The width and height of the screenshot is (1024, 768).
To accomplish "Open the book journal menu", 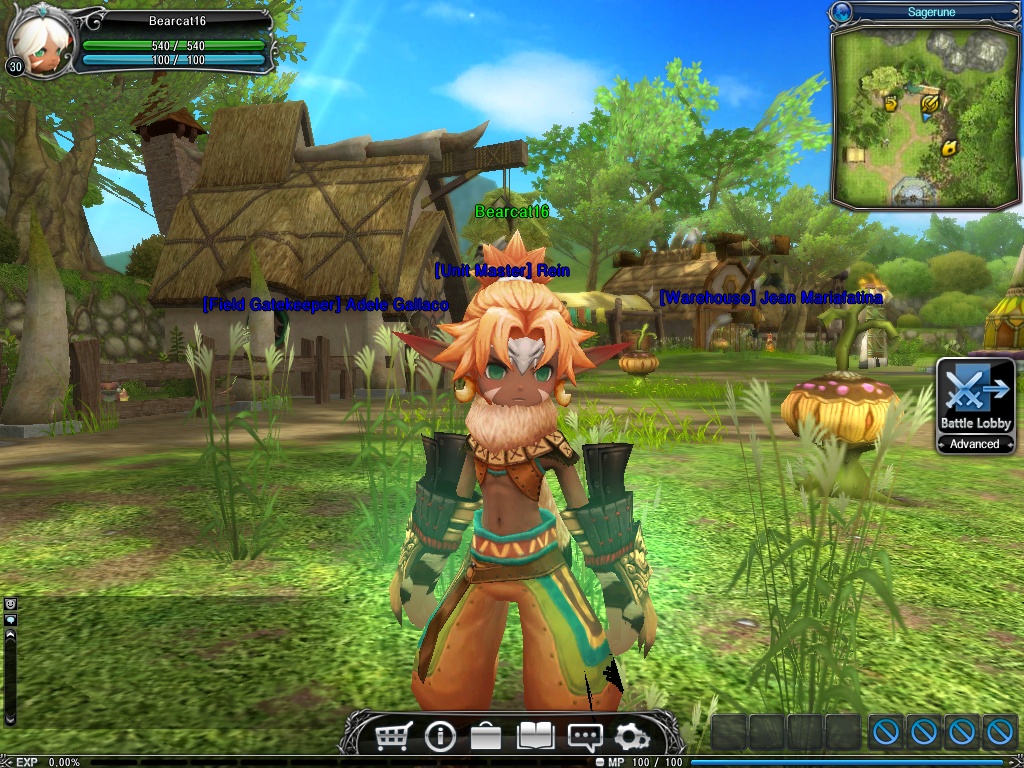I will pyautogui.click(x=535, y=737).
